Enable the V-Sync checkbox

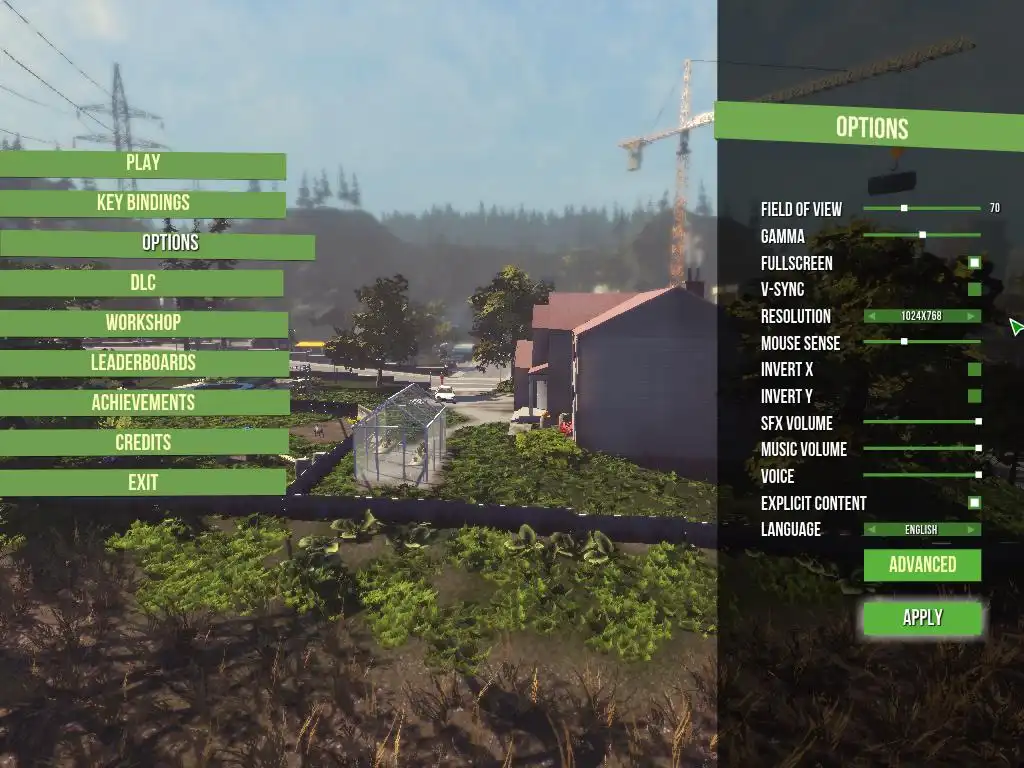click(974, 290)
